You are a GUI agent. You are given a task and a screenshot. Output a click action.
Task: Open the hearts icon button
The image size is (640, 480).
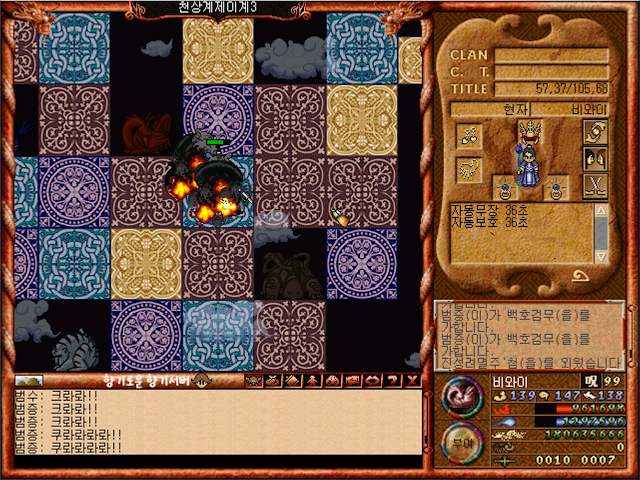click(469, 135)
